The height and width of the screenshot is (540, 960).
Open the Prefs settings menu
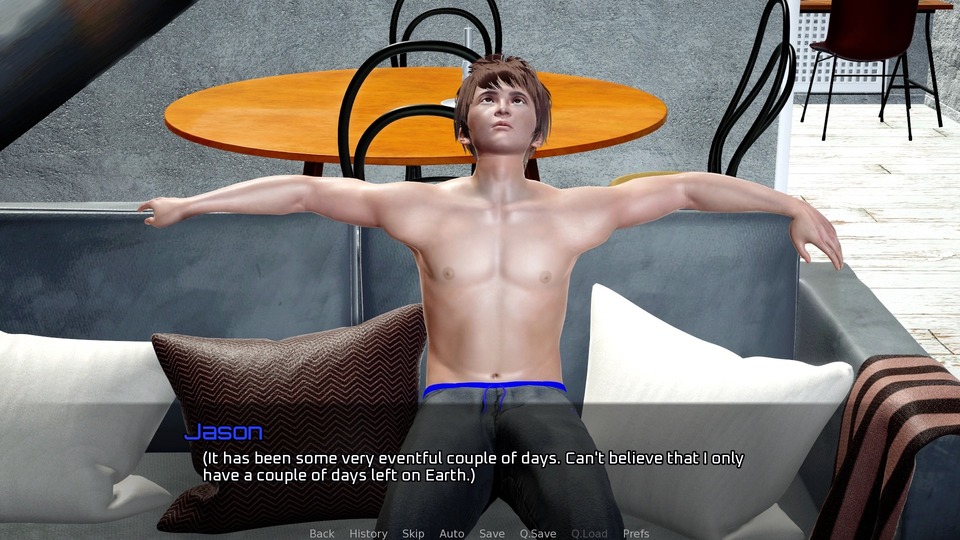click(x=636, y=533)
